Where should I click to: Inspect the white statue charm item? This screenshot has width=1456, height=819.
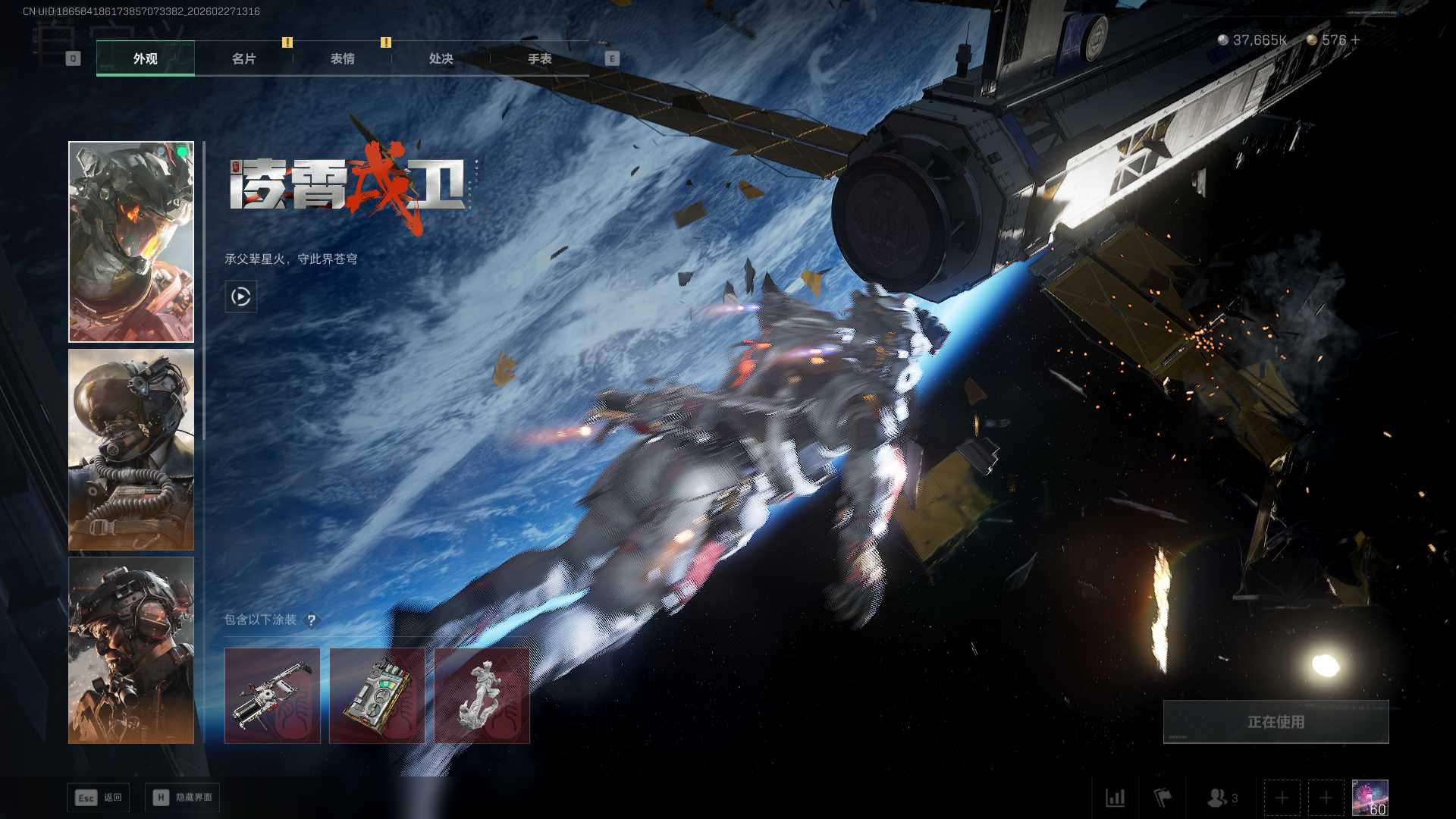click(x=482, y=695)
